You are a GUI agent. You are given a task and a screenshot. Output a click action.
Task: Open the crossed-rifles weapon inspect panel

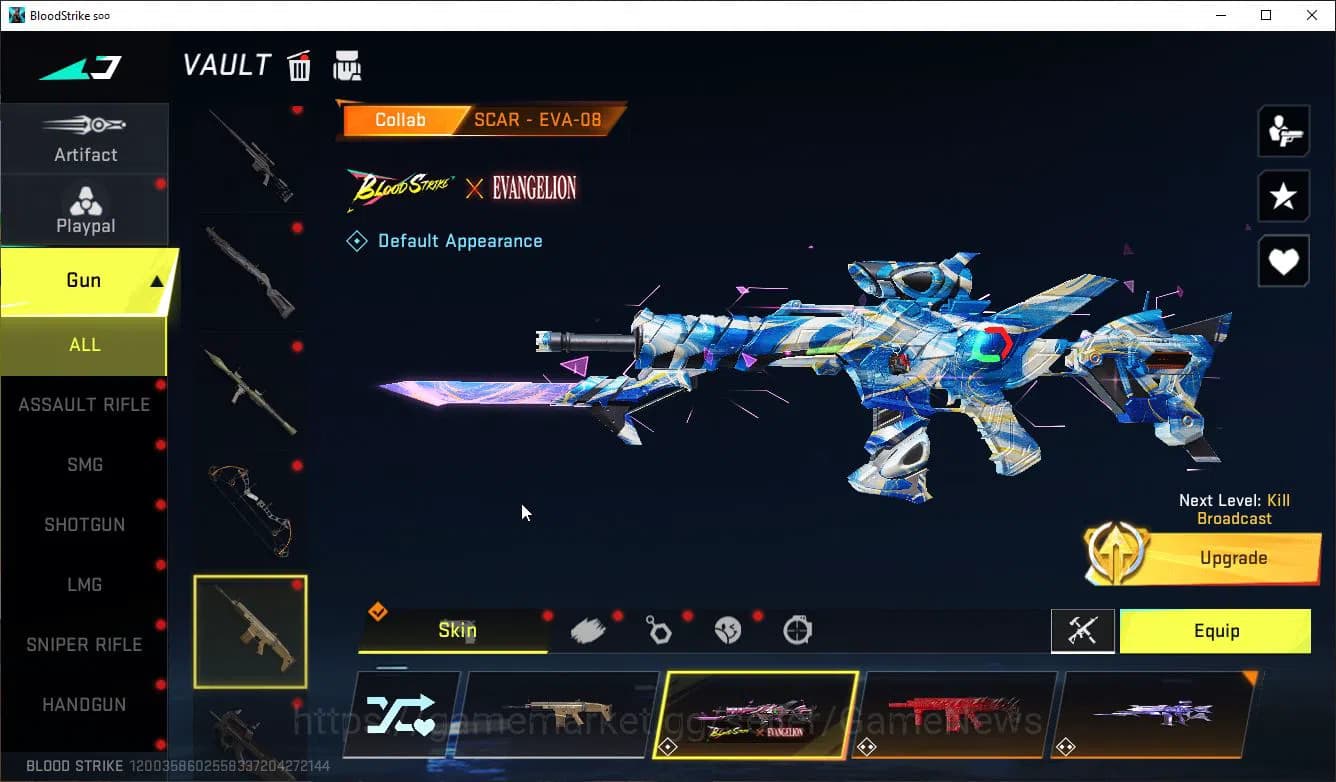1083,630
